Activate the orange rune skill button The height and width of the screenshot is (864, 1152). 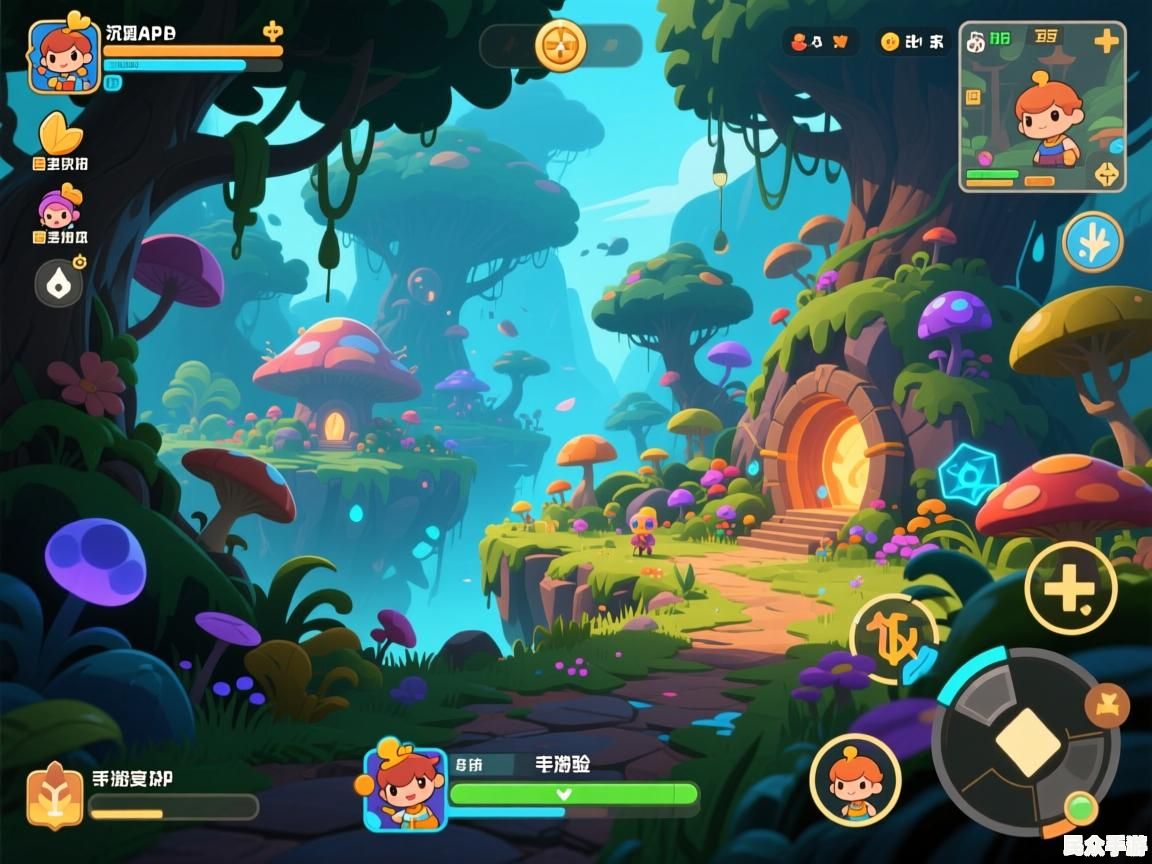[x=893, y=637]
